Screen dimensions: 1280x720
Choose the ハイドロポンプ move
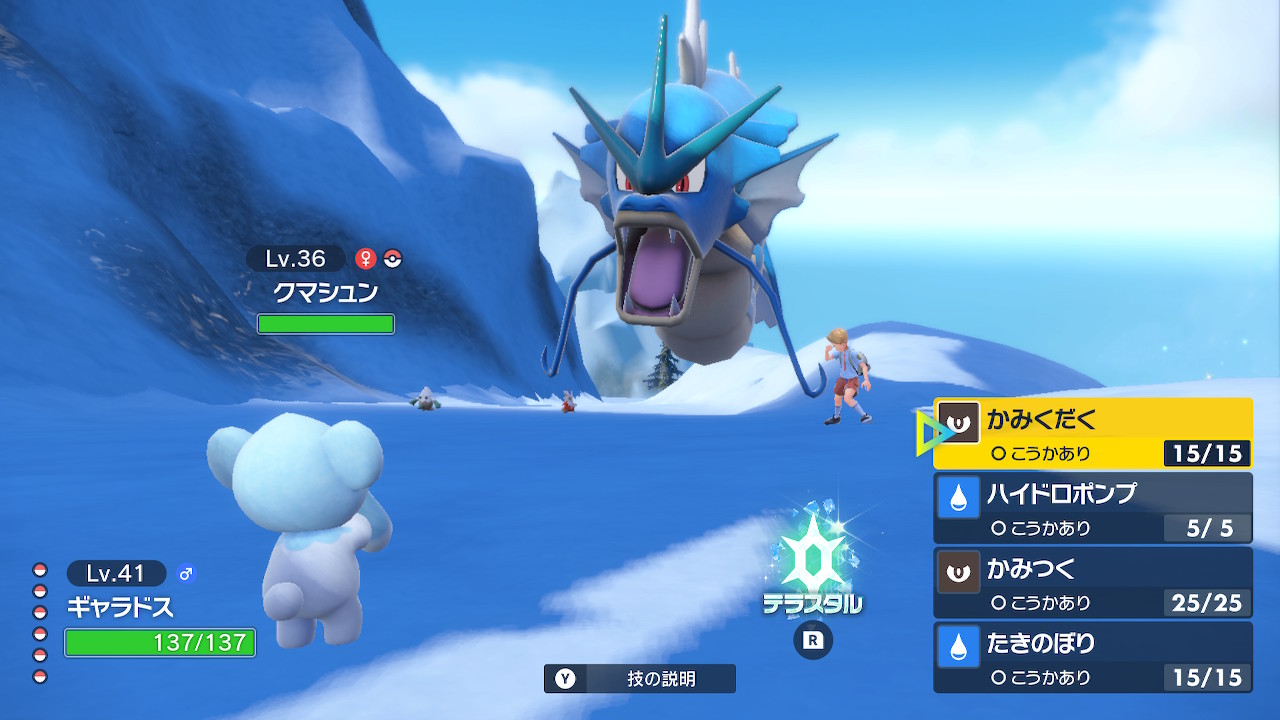(1092, 507)
